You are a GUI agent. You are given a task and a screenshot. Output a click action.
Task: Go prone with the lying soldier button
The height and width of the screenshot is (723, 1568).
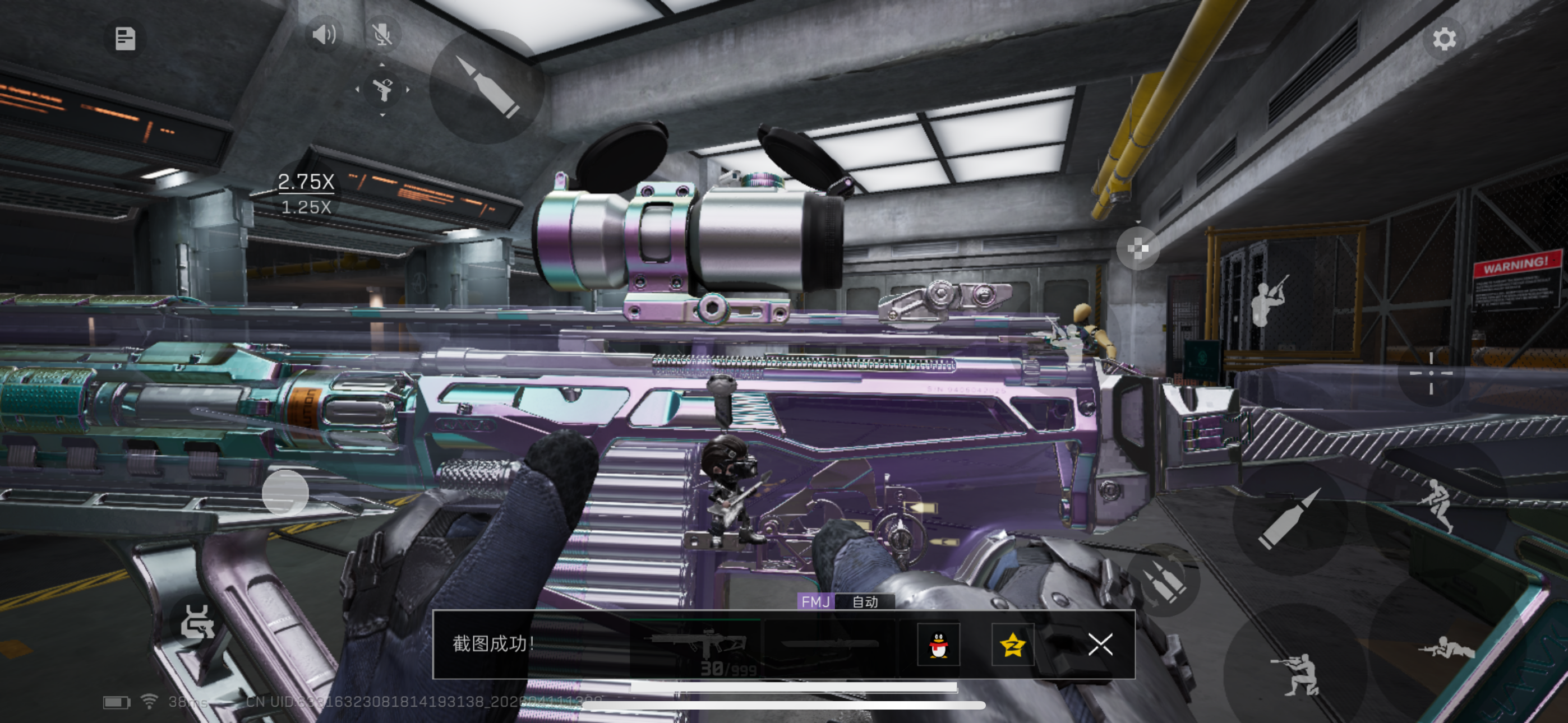tap(1446, 650)
